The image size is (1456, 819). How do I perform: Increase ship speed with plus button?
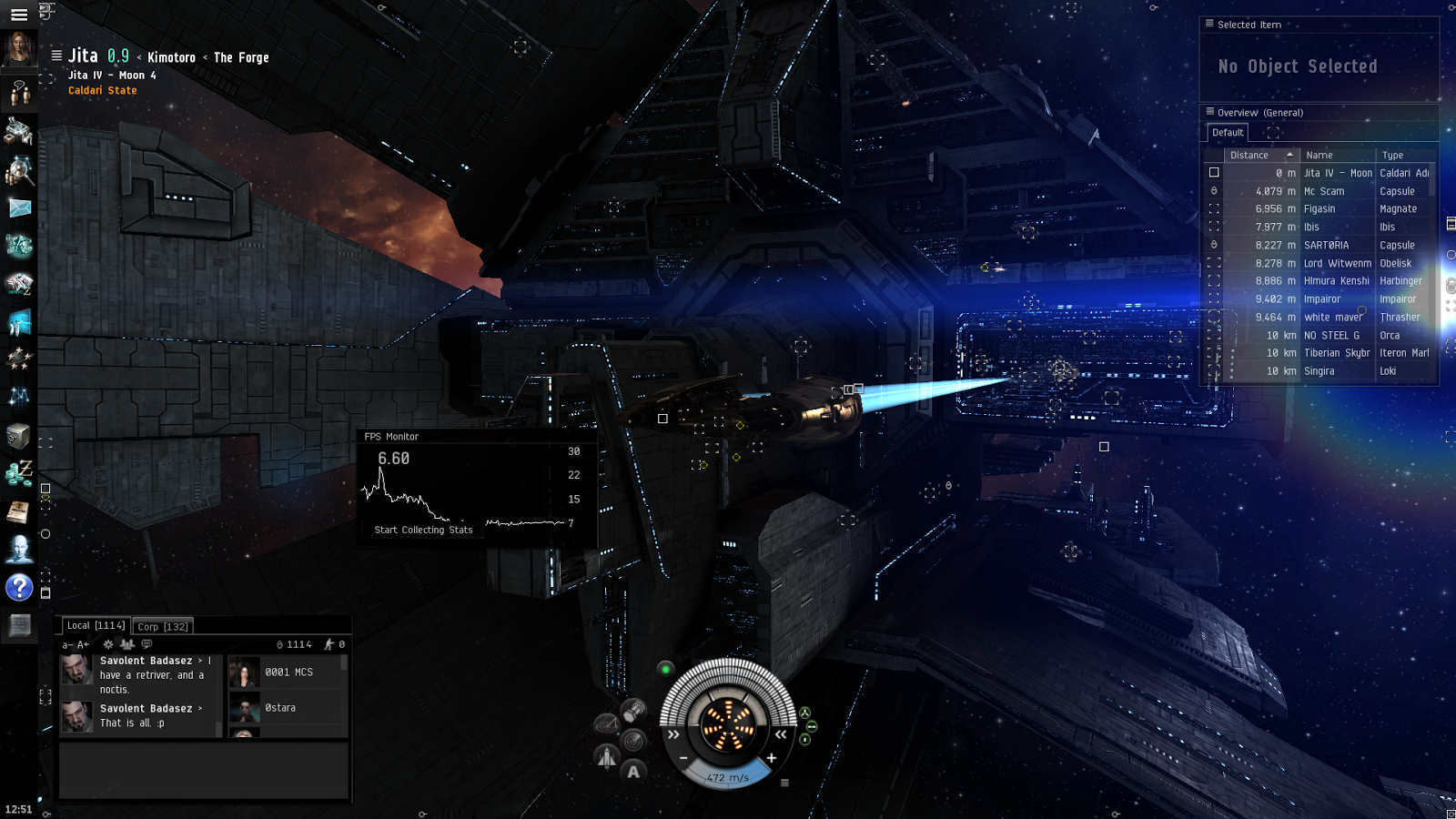772,758
